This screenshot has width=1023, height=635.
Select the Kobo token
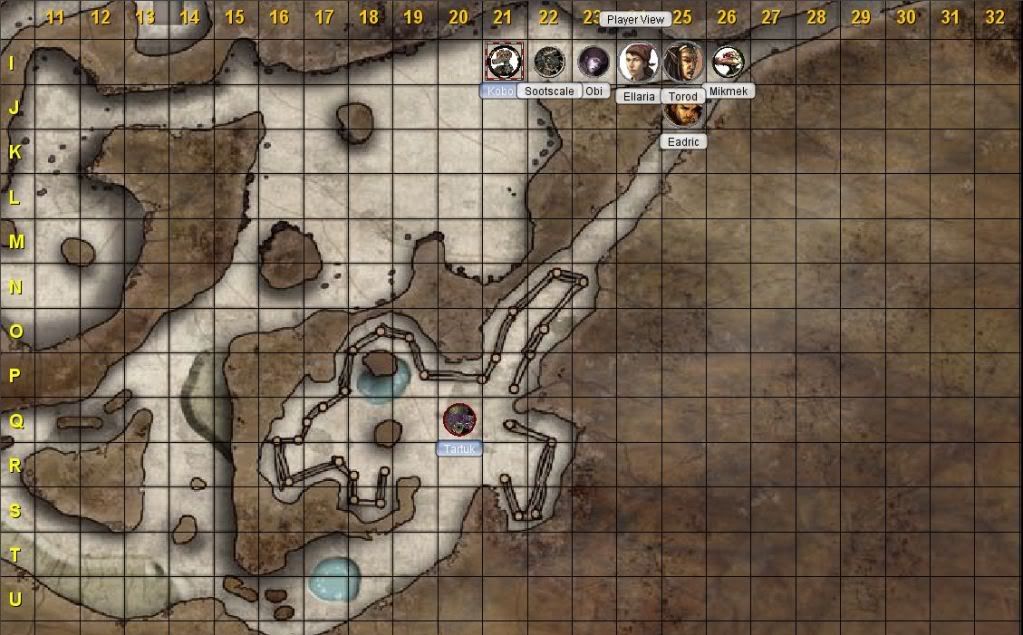pyautogui.click(x=503, y=61)
